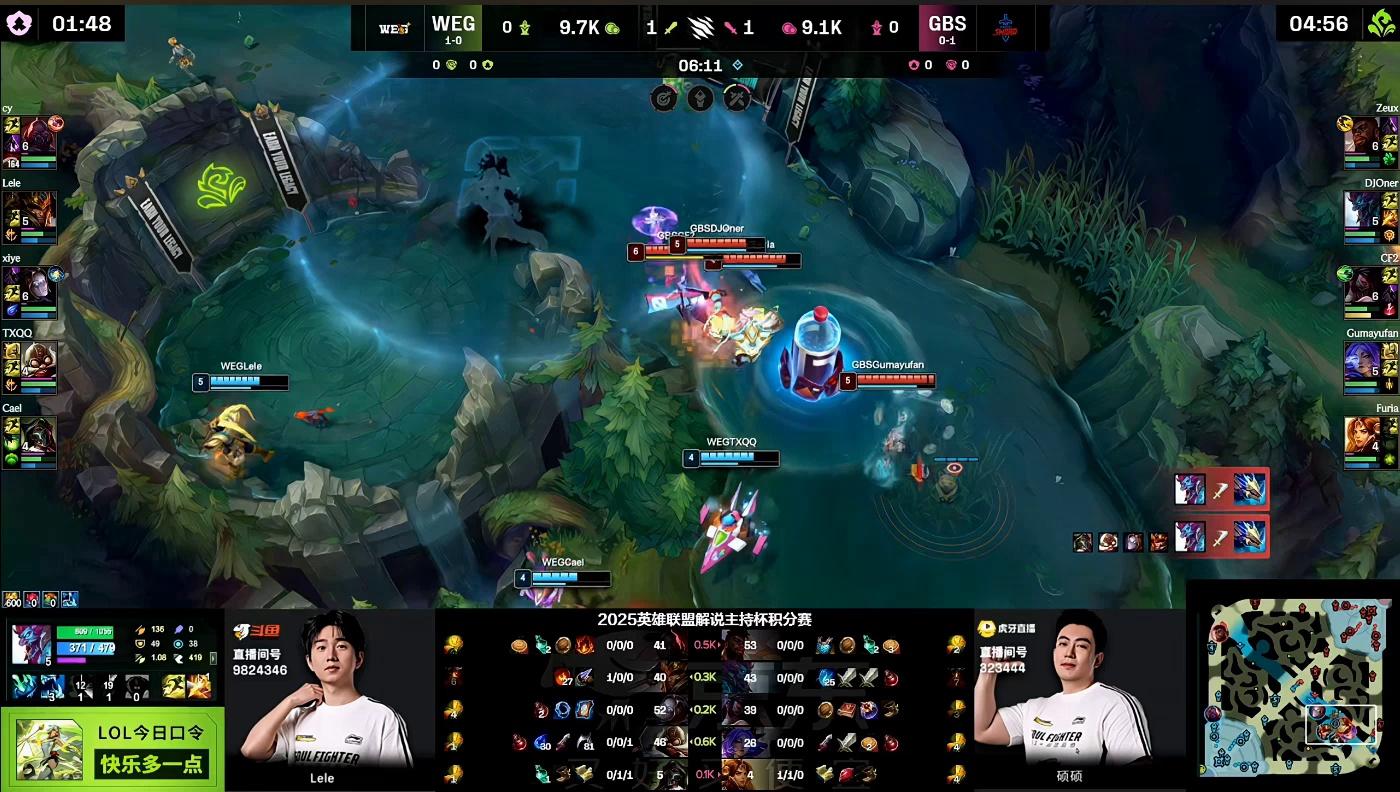Image resolution: width=1400 pixels, height=792 pixels.
Task: Open the LOL daily password banner
Action: click(x=112, y=750)
